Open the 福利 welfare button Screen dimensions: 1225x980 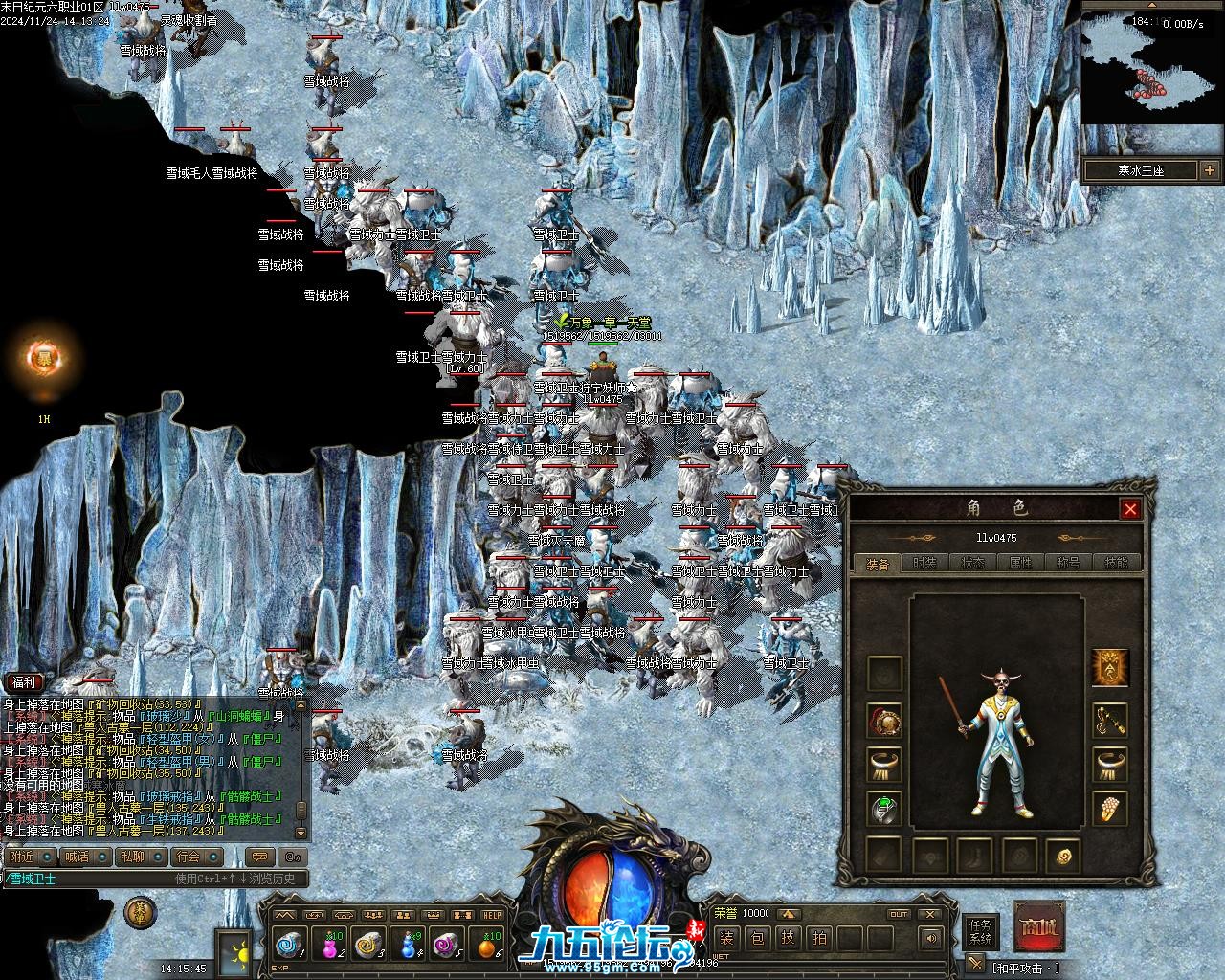[x=23, y=682]
